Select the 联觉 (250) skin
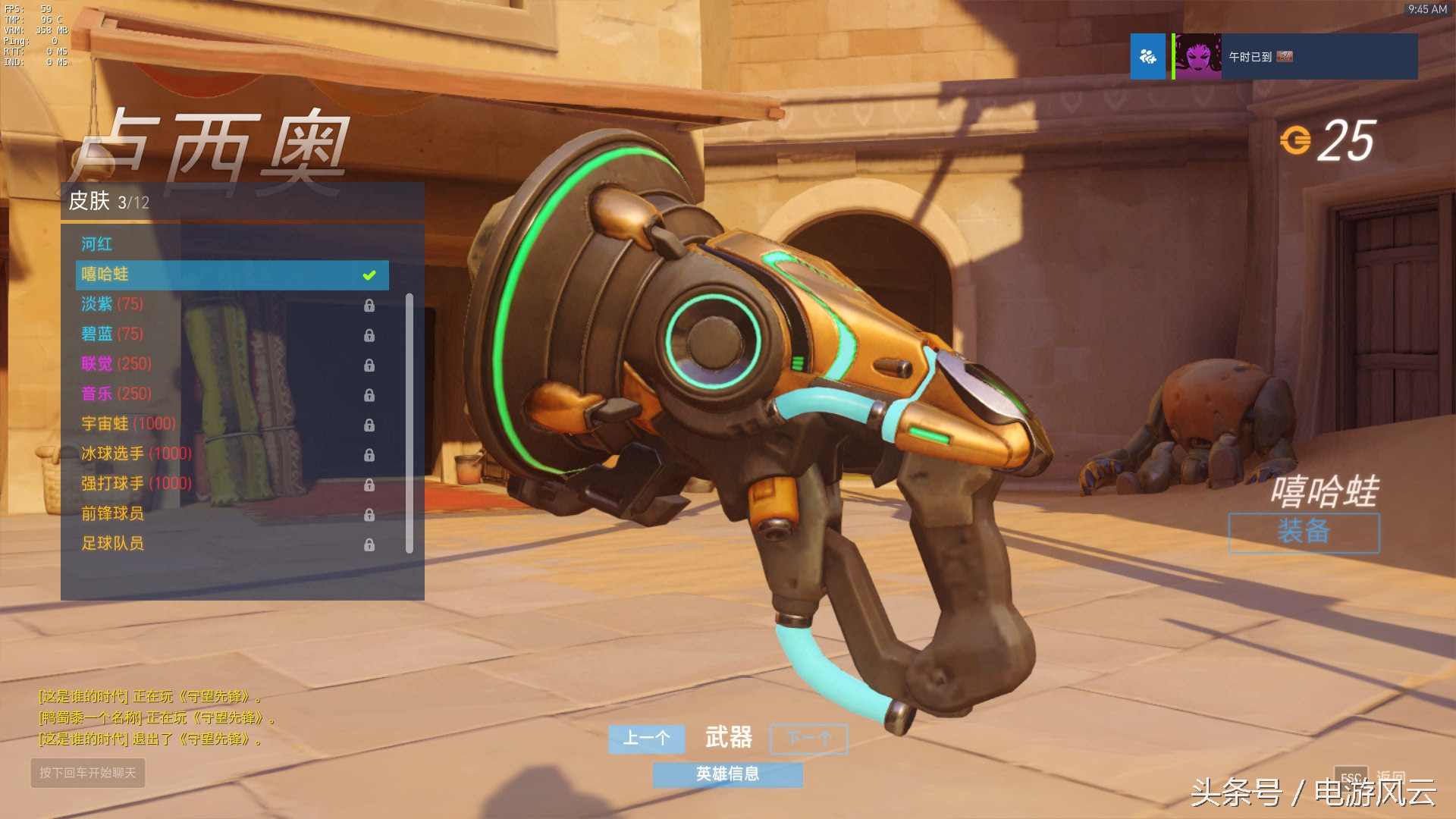The width and height of the screenshot is (1456, 819). point(117,364)
